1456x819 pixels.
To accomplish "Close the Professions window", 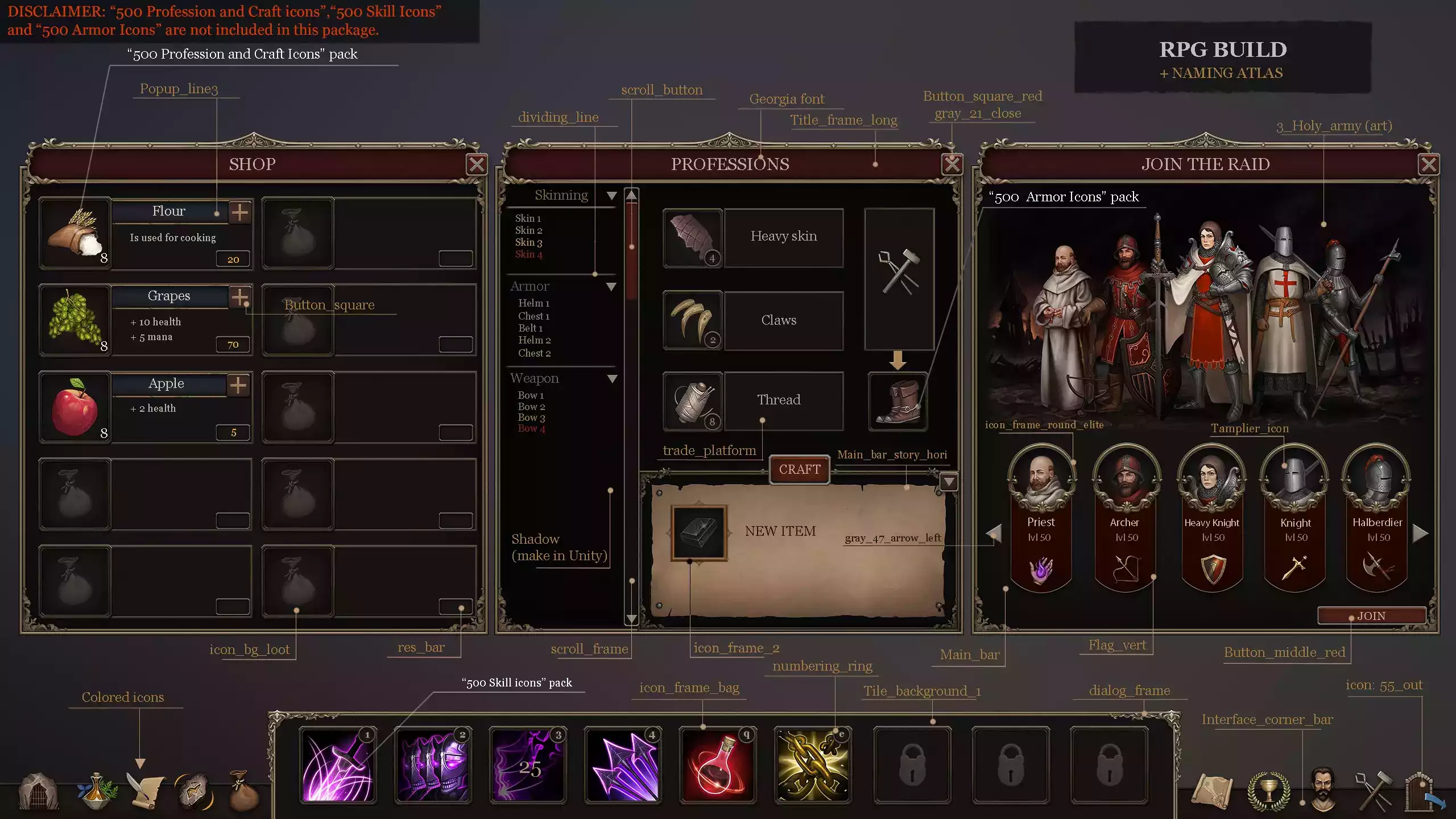I will [952, 164].
